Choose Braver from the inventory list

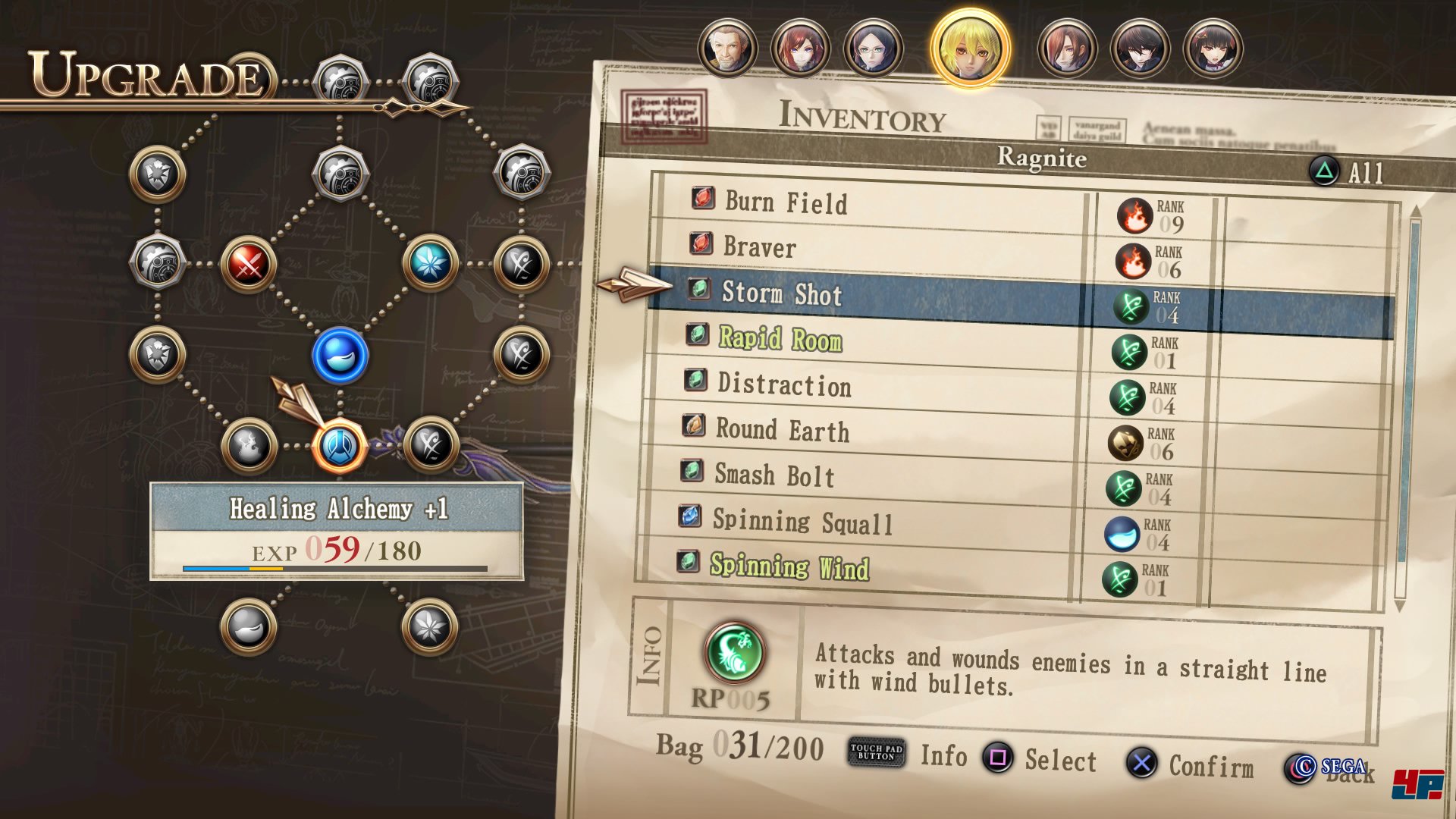coord(760,247)
